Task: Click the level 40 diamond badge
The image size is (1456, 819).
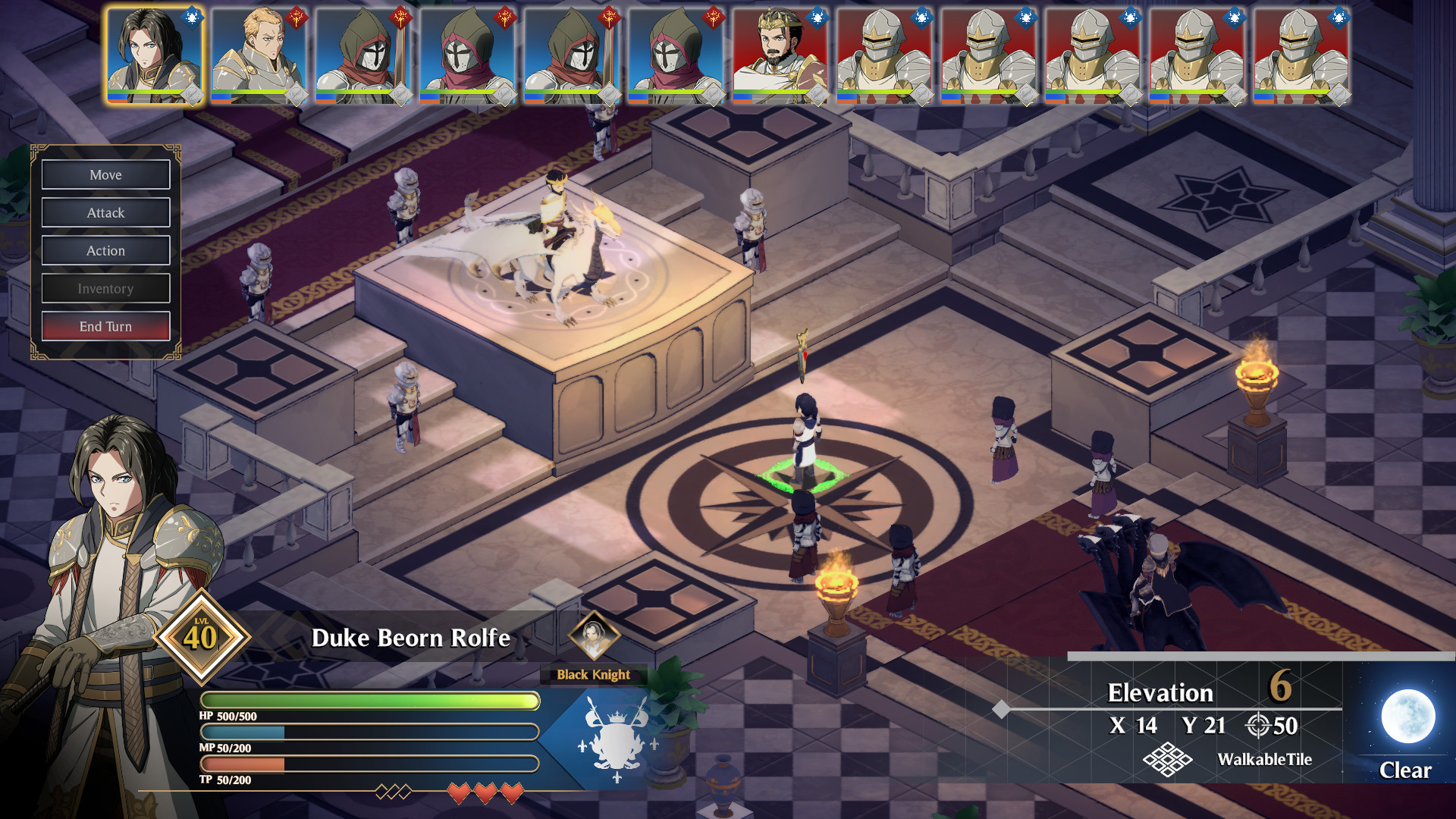Action: pos(201,637)
